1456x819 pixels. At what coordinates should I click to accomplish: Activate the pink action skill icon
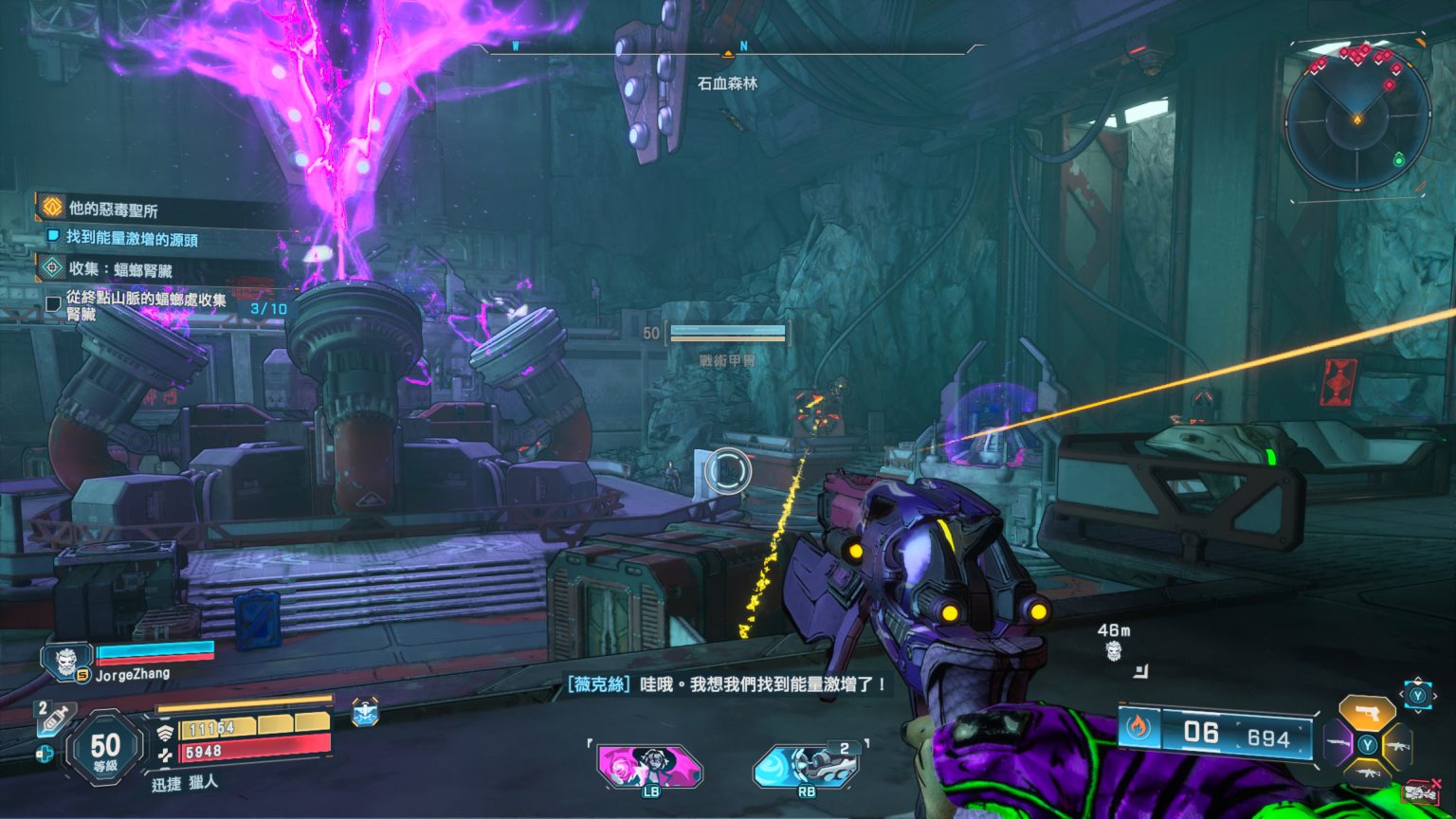(x=649, y=765)
